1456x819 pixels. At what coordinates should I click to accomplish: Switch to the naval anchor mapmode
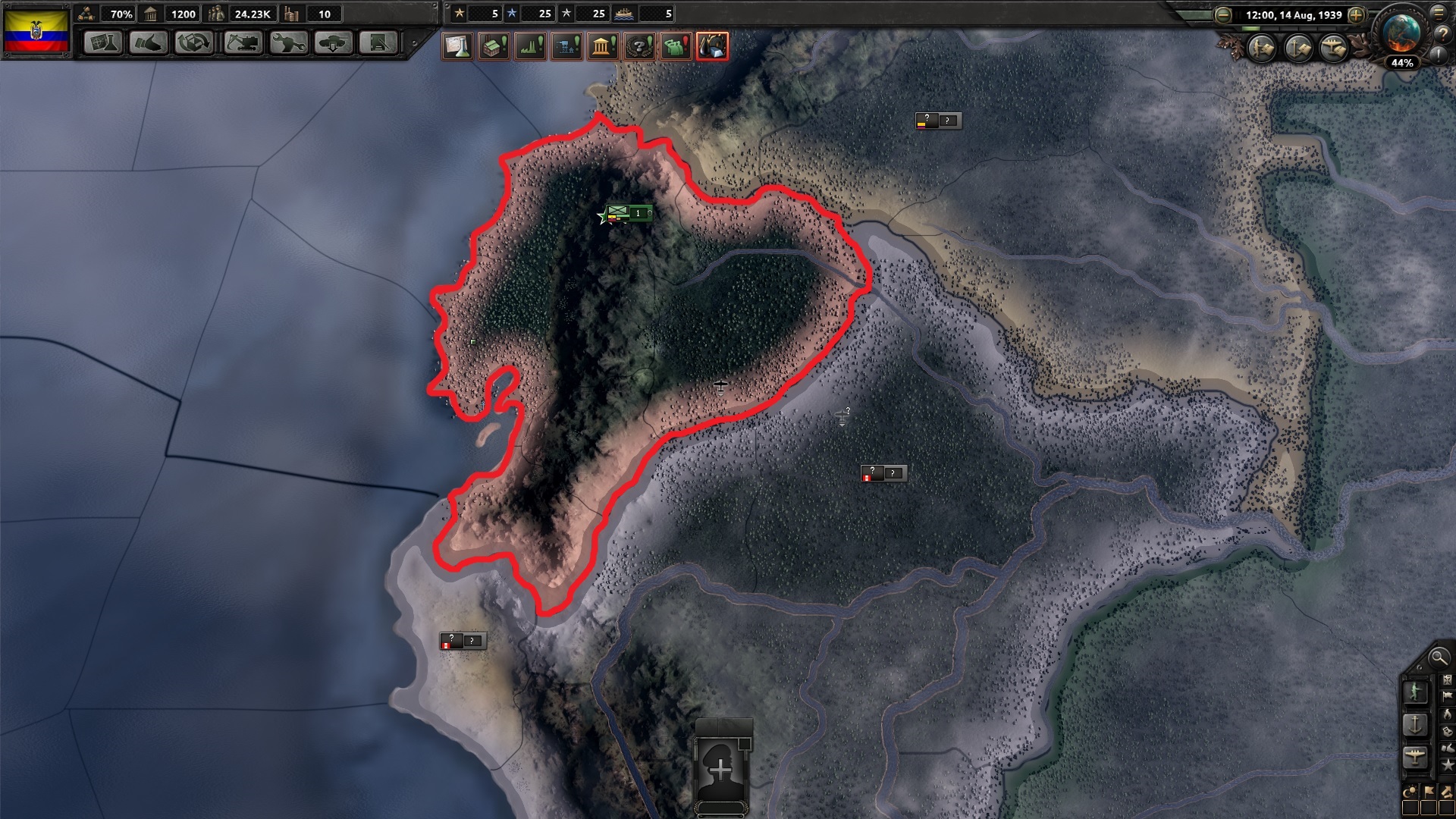click(1414, 726)
